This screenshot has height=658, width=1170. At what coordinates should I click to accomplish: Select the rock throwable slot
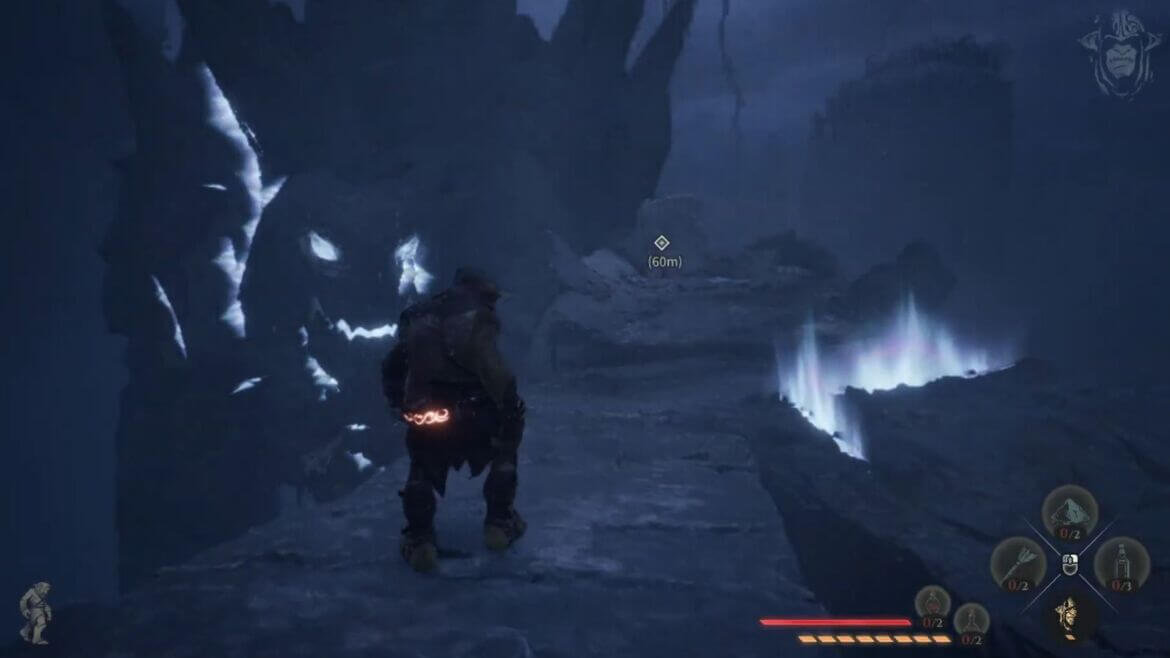[1069, 512]
